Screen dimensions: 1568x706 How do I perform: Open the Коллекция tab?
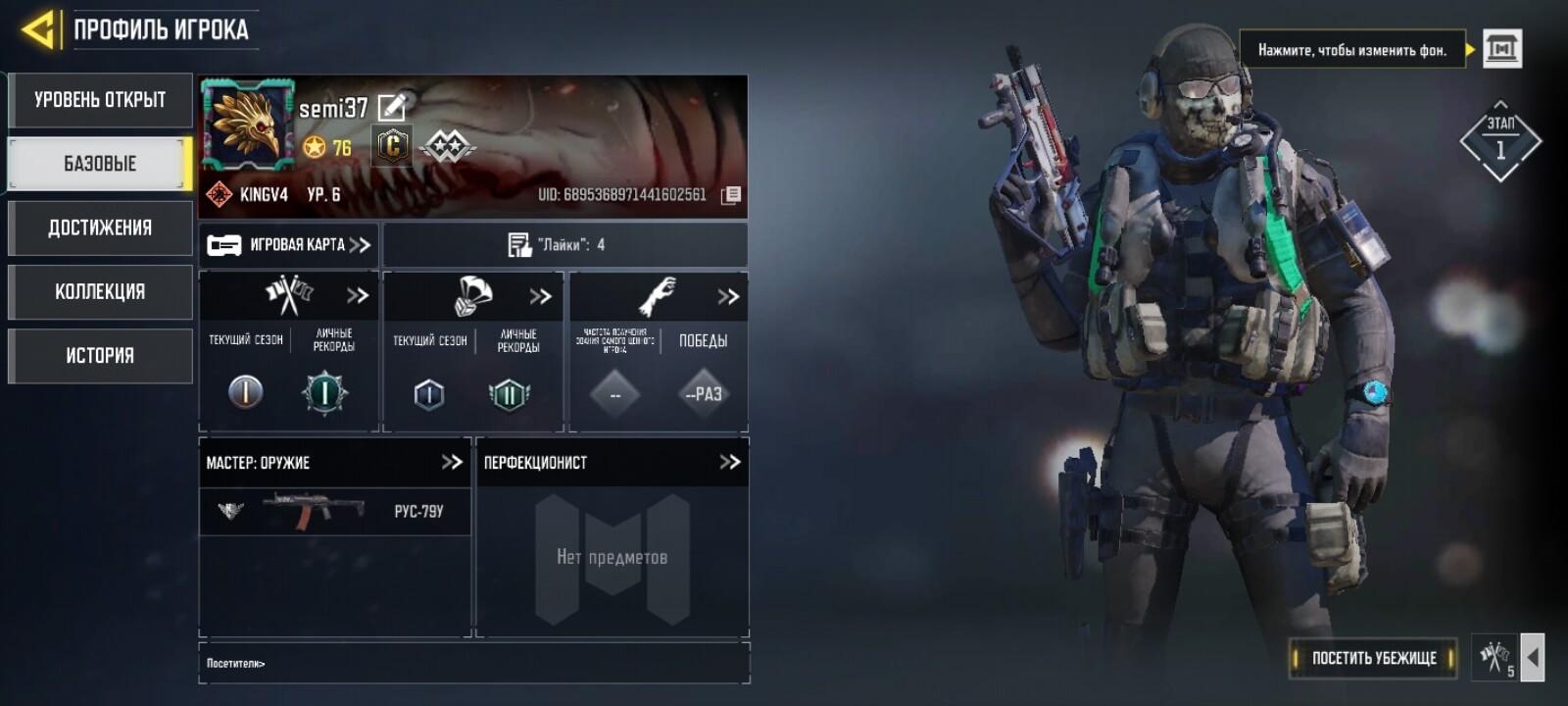(100, 292)
